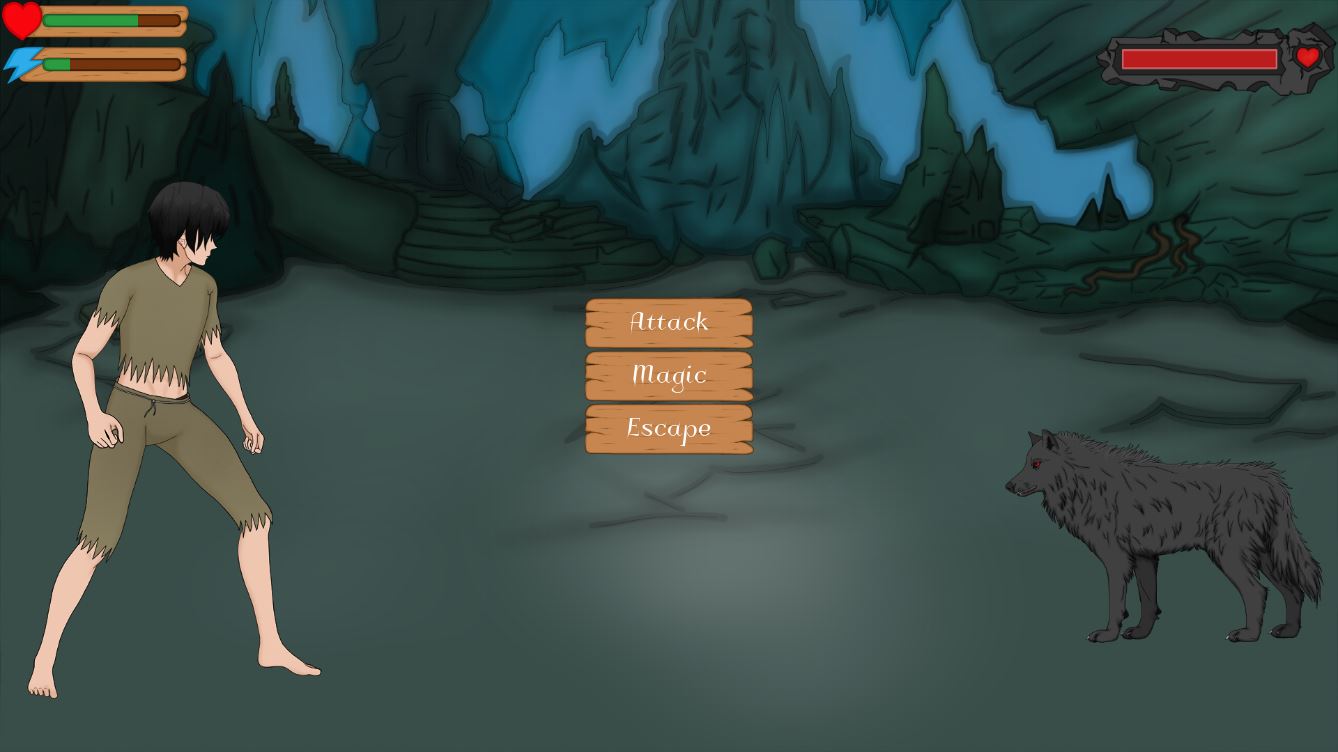Click the player's status bar panel

(x=95, y=40)
